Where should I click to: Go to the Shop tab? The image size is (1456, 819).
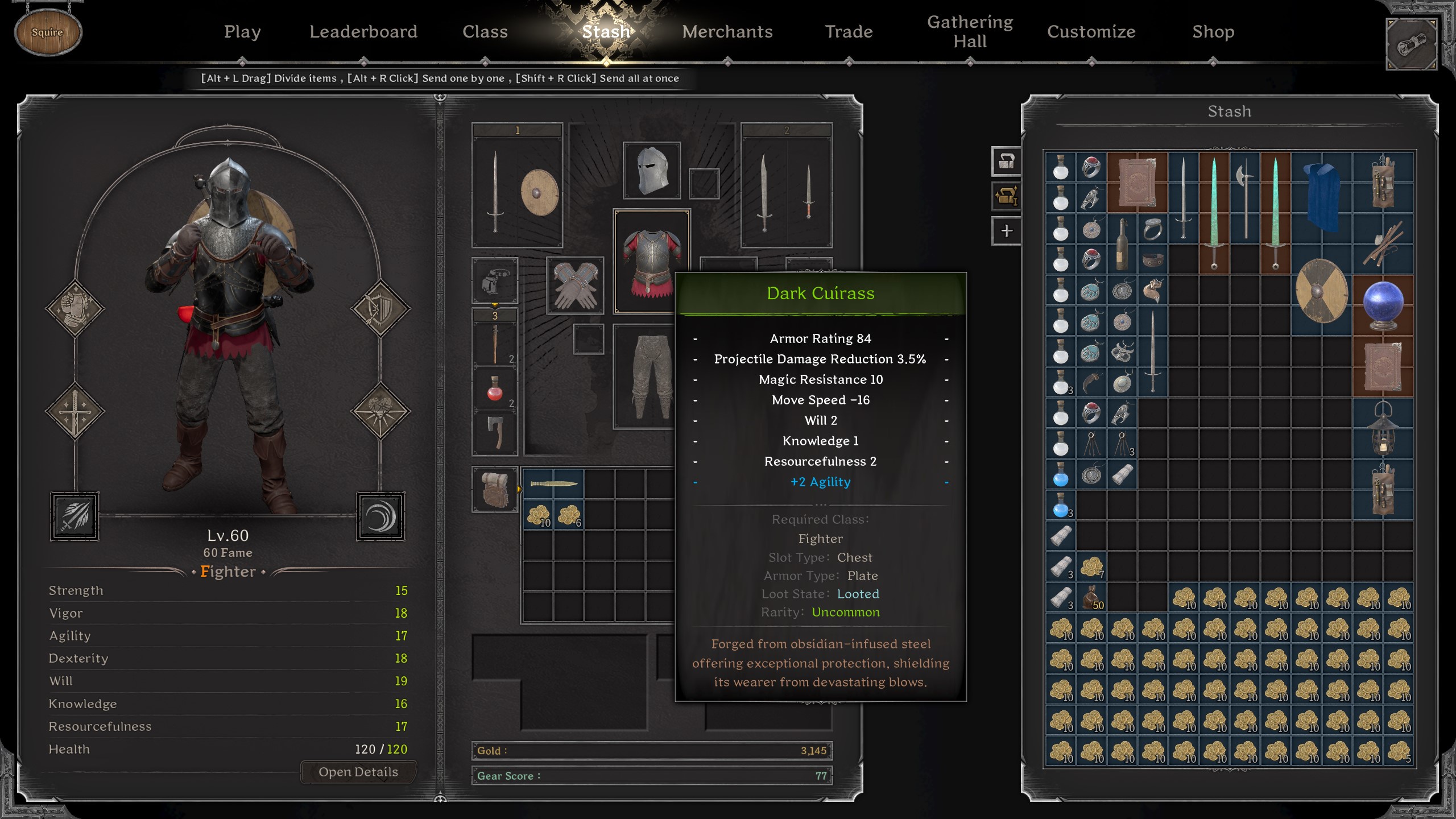(1213, 32)
